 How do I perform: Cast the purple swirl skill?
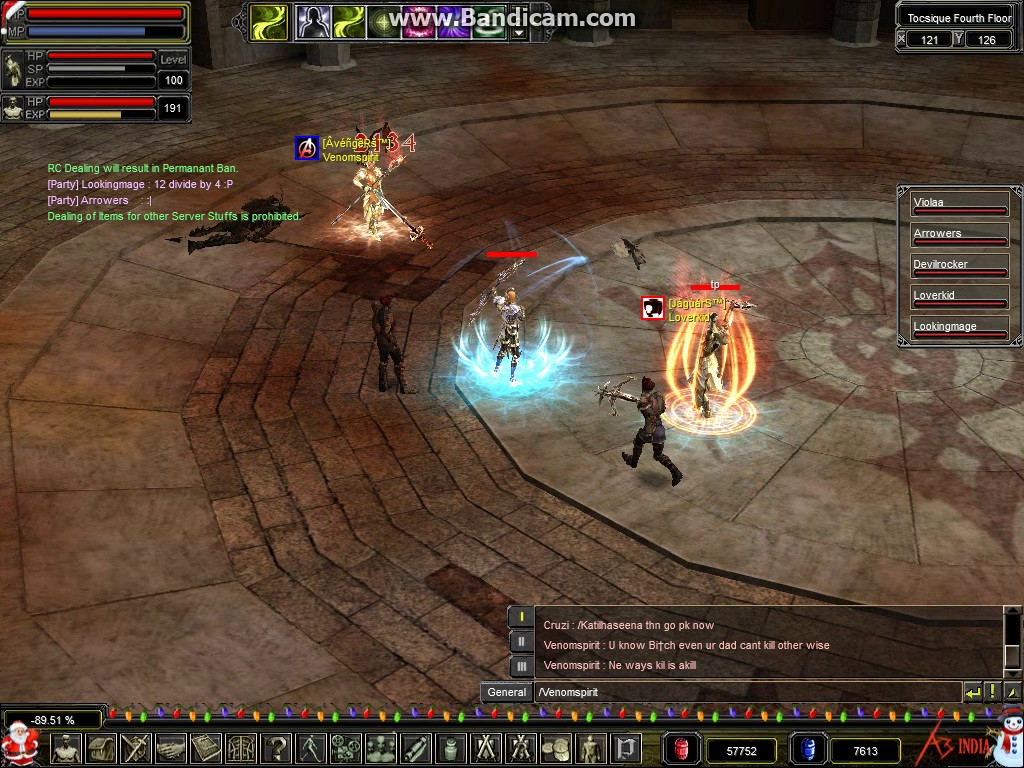[454, 22]
